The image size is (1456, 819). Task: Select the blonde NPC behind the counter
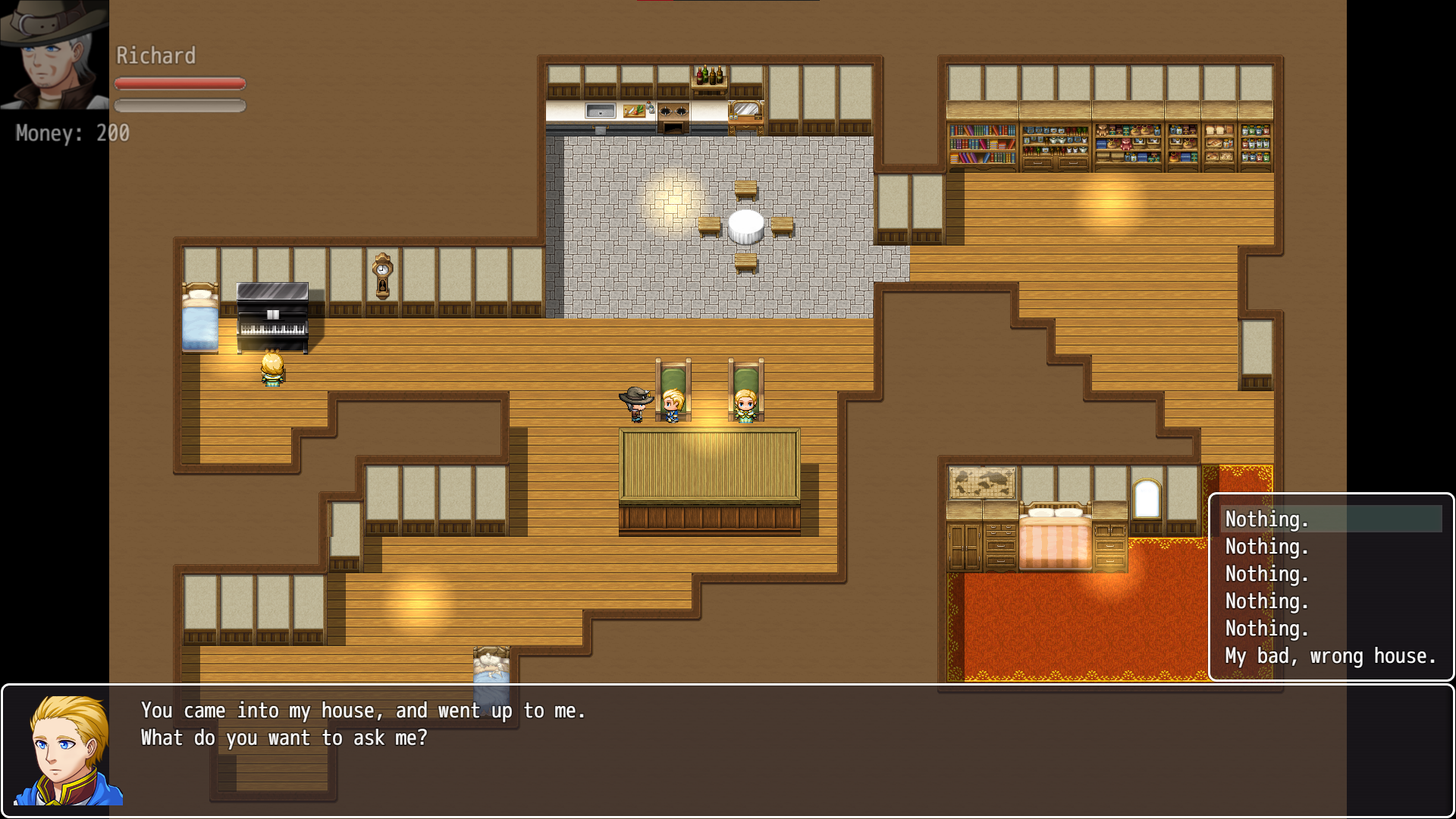click(x=672, y=406)
